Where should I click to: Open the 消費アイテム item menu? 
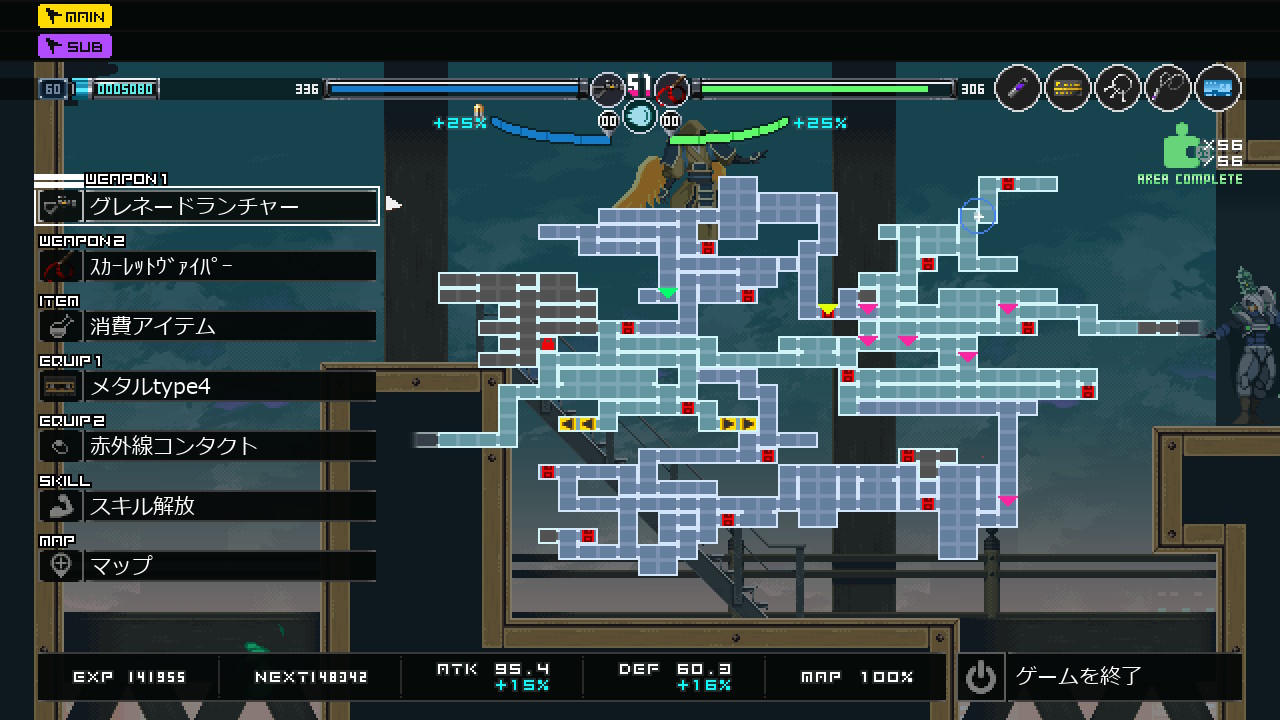[207, 326]
